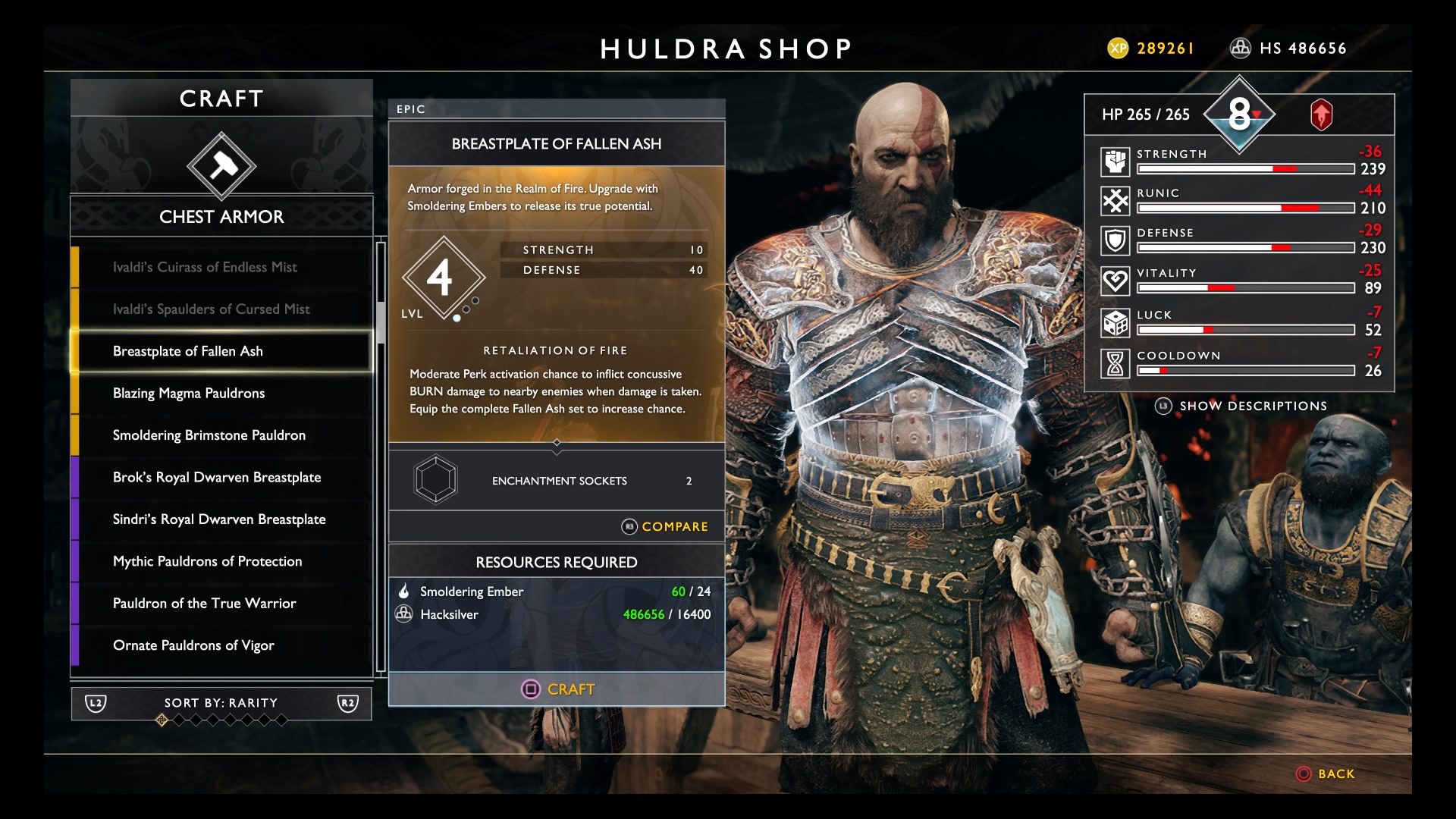This screenshot has height=819, width=1456.
Task: Select Brok's Royal Dwarven Breastplate
Action: 217,477
